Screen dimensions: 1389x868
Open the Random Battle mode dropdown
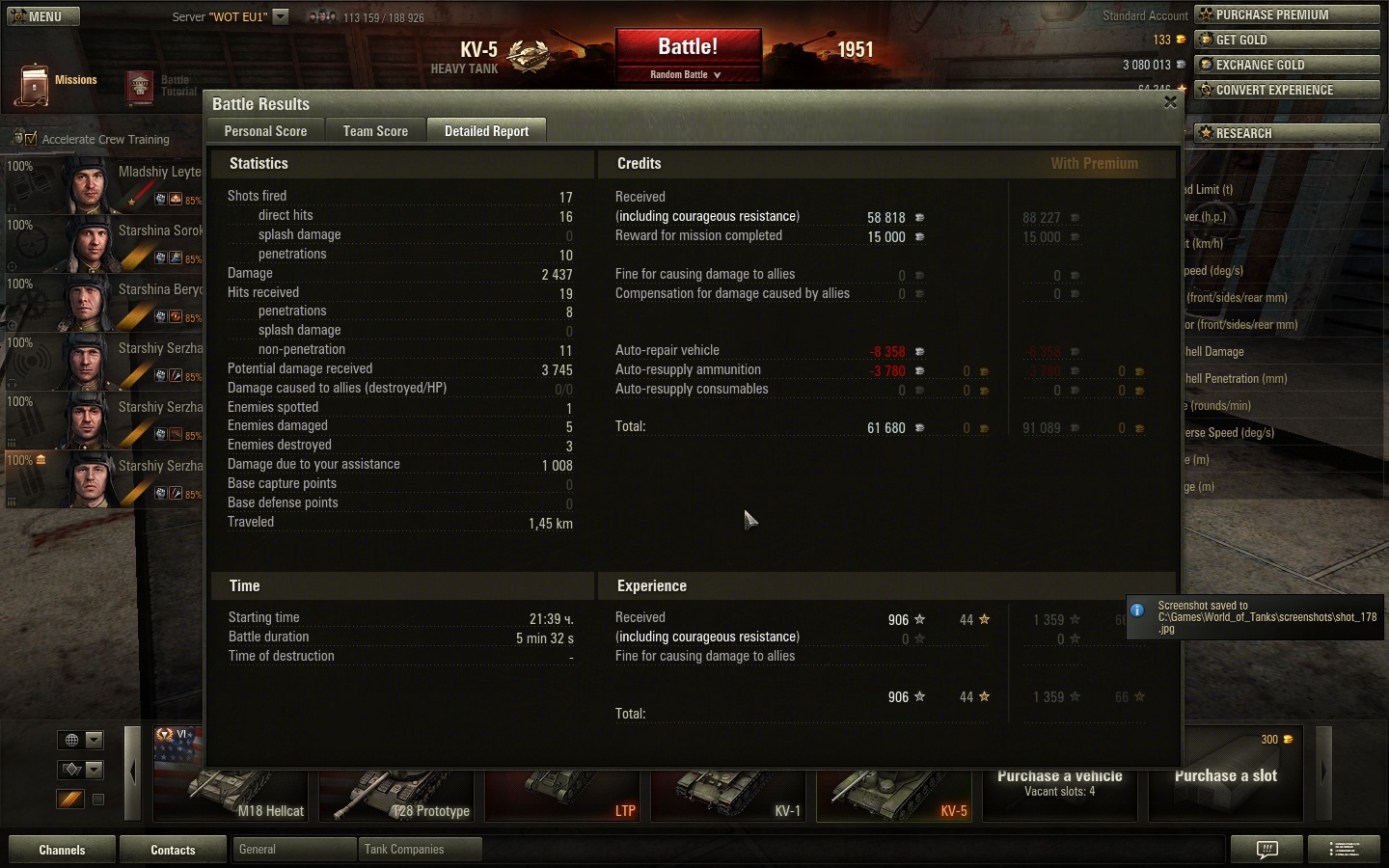coord(687,74)
